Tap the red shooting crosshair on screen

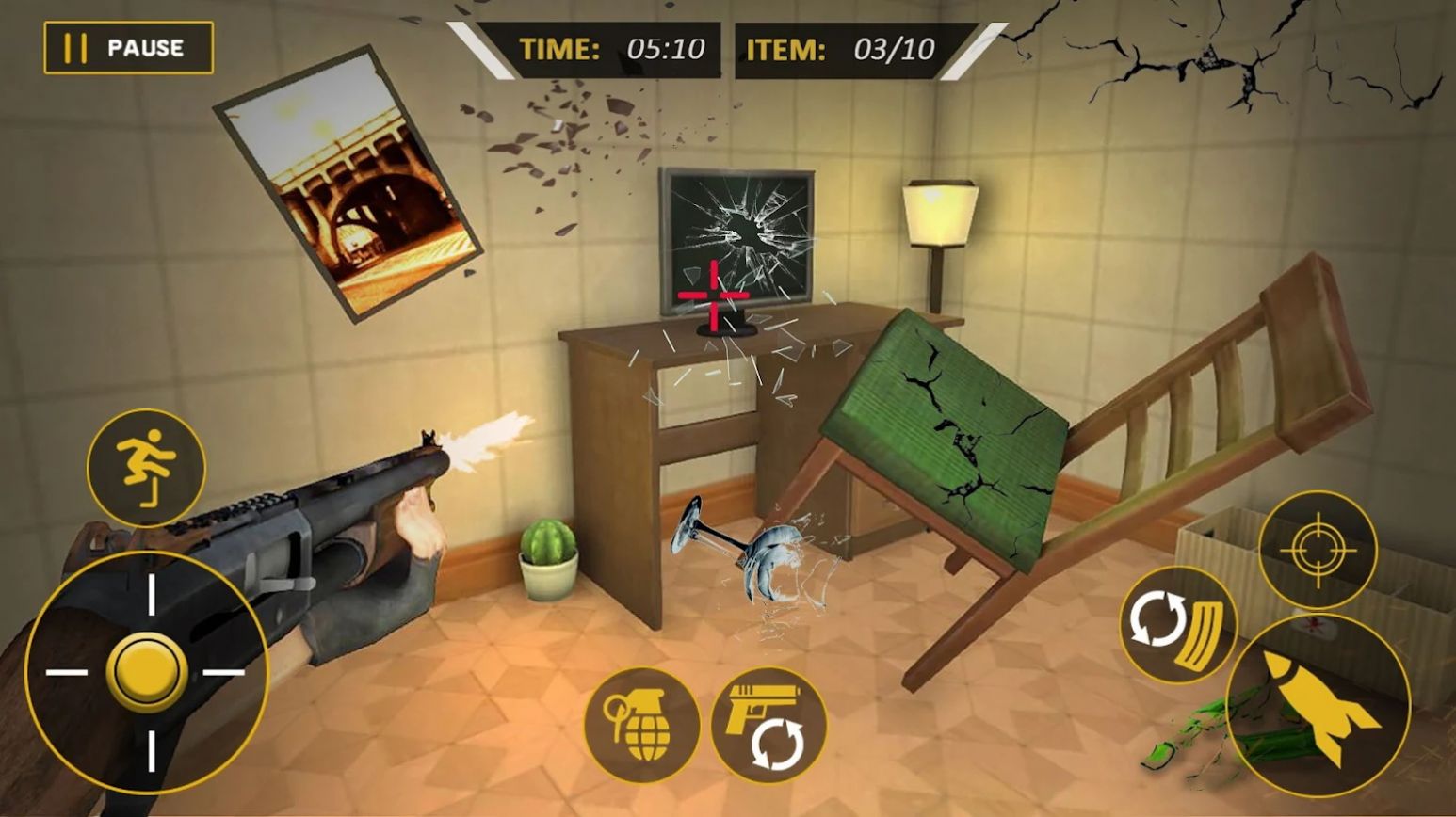coord(713,295)
